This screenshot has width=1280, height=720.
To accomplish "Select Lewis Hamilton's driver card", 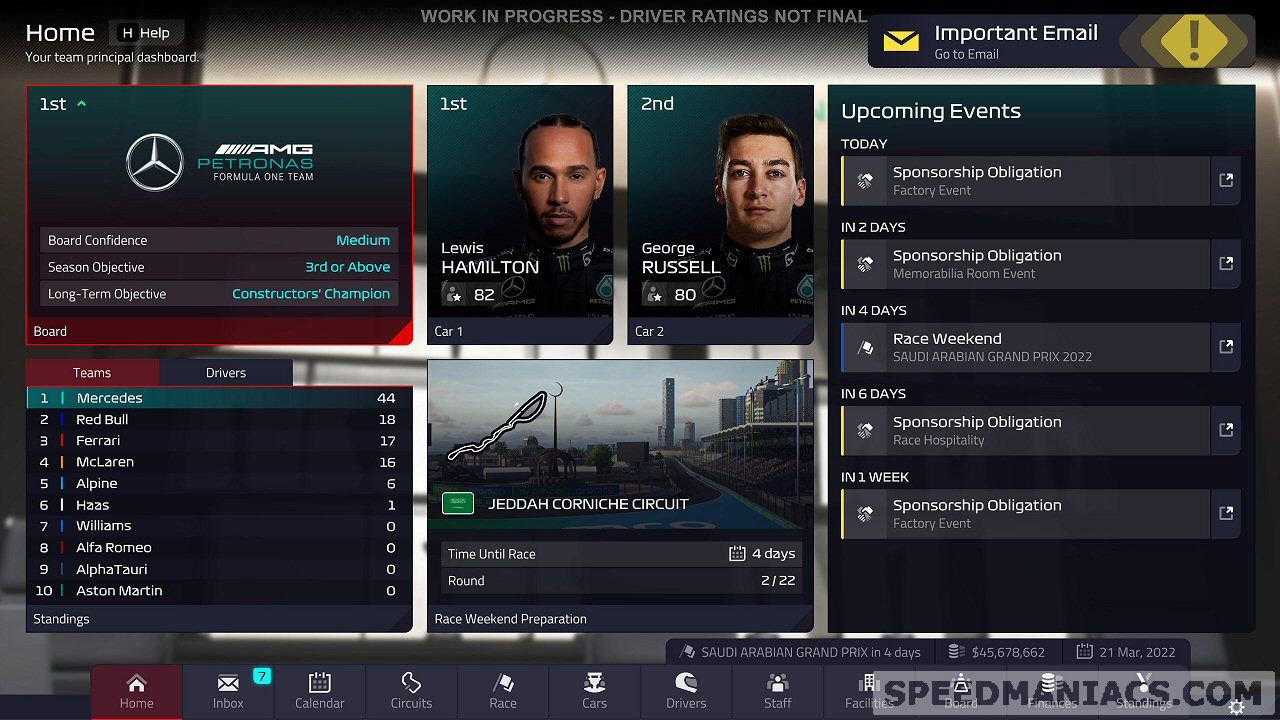I will (520, 214).
